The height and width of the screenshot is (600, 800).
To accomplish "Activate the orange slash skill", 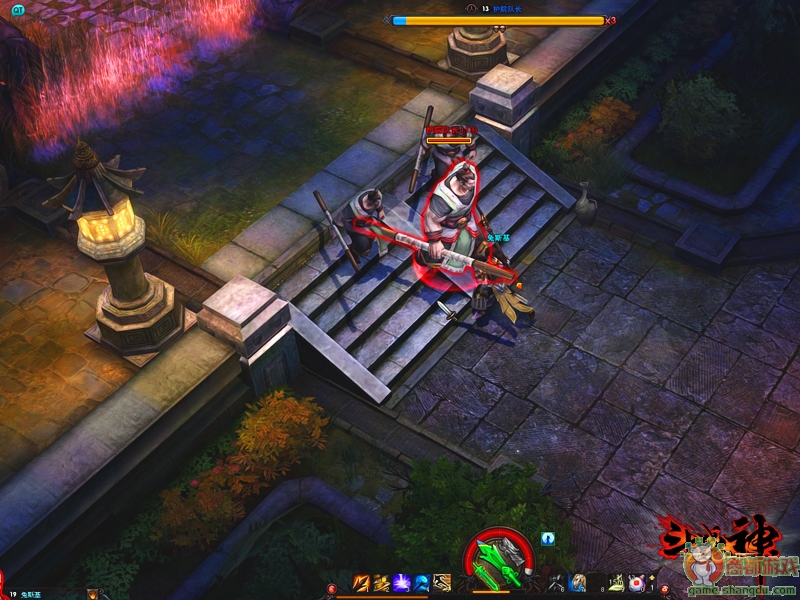I will [362, 583].
